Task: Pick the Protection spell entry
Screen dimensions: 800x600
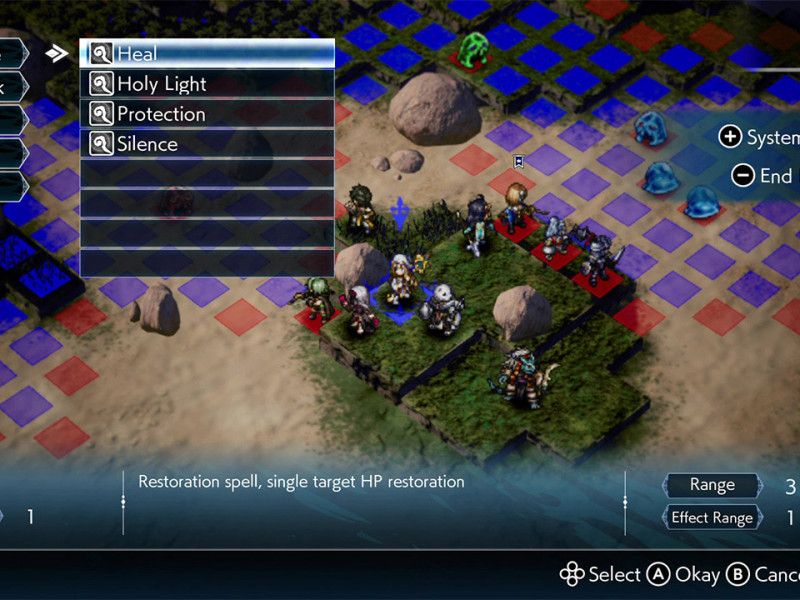Action: 206,114
